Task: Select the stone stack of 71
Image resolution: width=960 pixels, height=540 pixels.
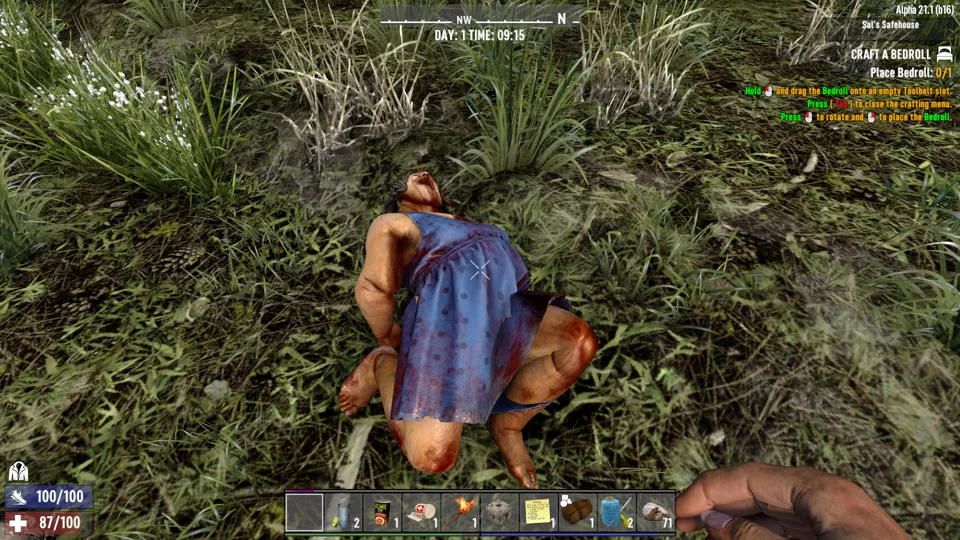Action: [x=655, y=512]
